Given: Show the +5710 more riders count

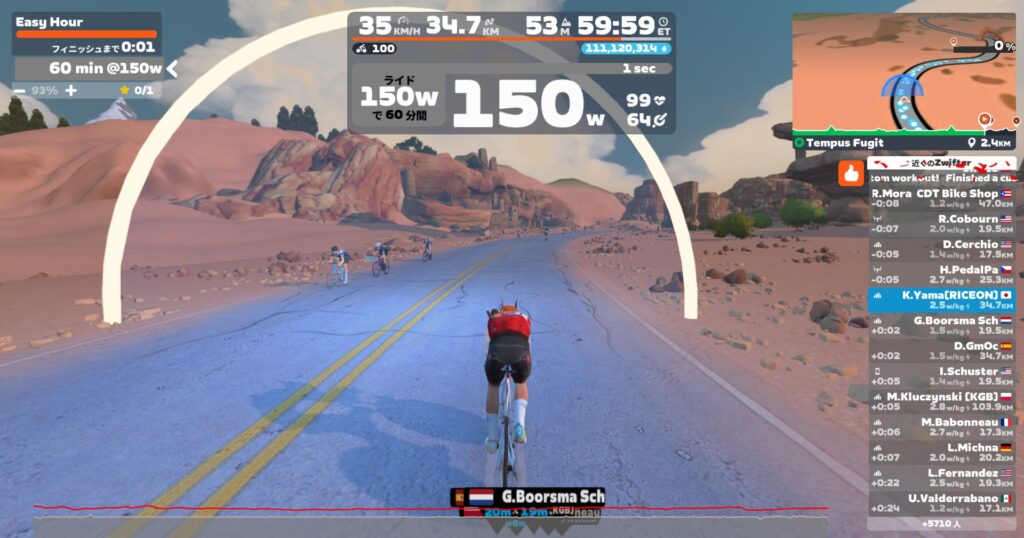Looking at the screenshot, I should (x=942, y=523).
